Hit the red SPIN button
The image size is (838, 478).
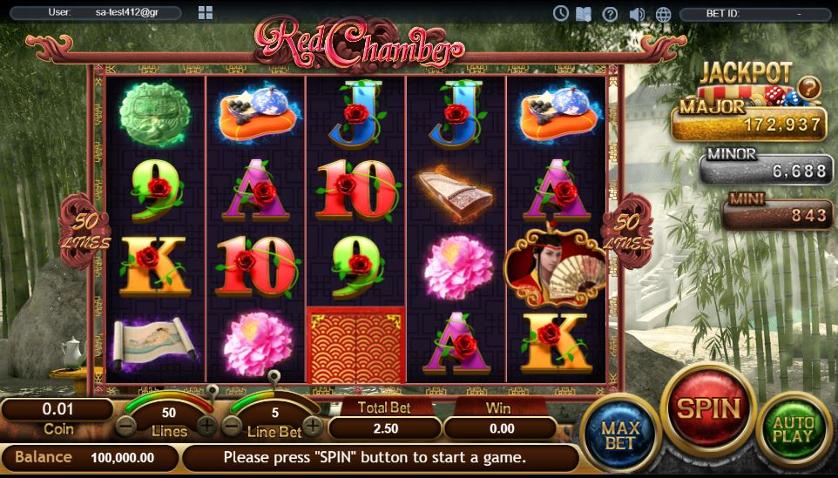click(x=709, y=409)
